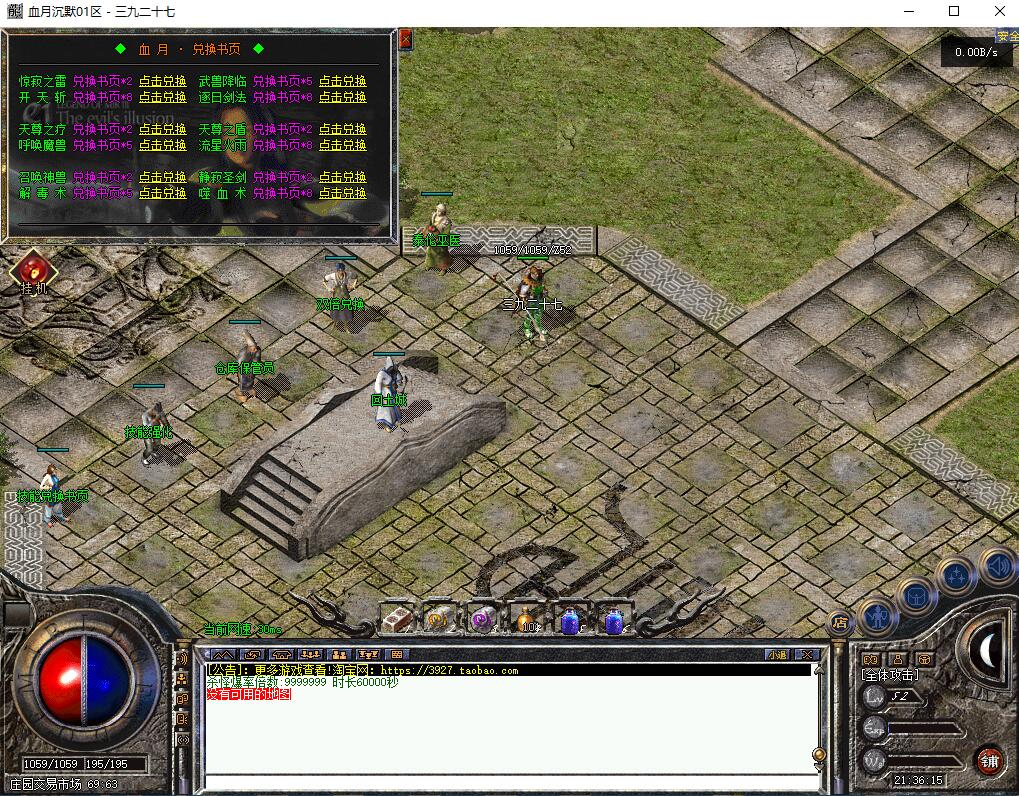The image size is (1019, 796).
Task: Close the 兑换书页 exchange panel
Action: tap(405, 39)
